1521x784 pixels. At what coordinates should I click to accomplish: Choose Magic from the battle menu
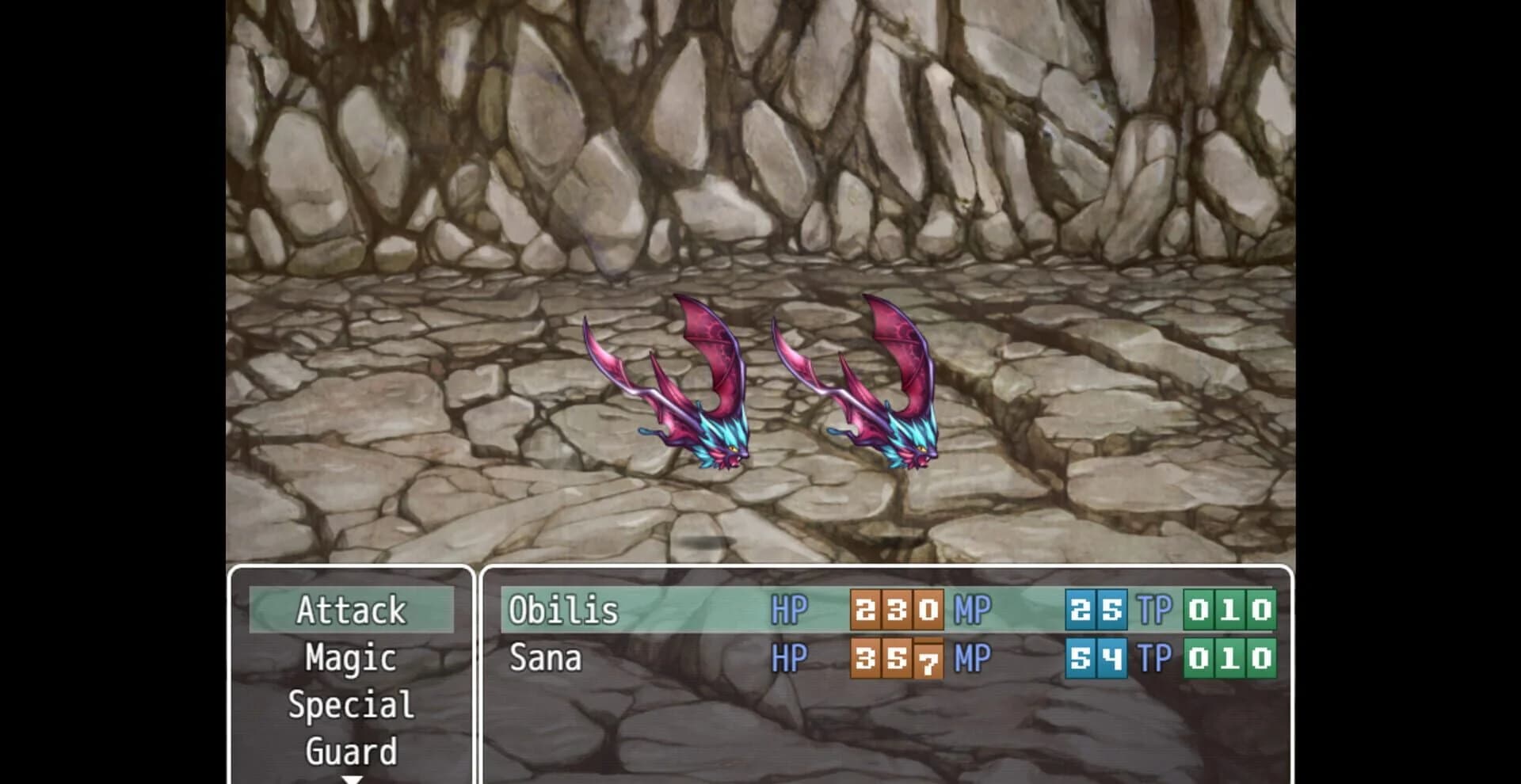click(x=351, y=657)
